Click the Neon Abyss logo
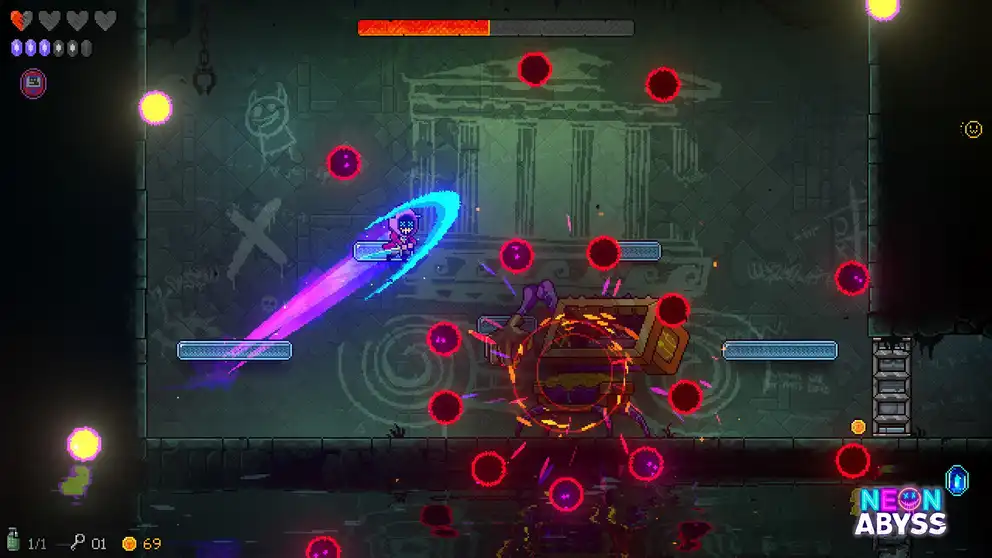 (900, 512)
